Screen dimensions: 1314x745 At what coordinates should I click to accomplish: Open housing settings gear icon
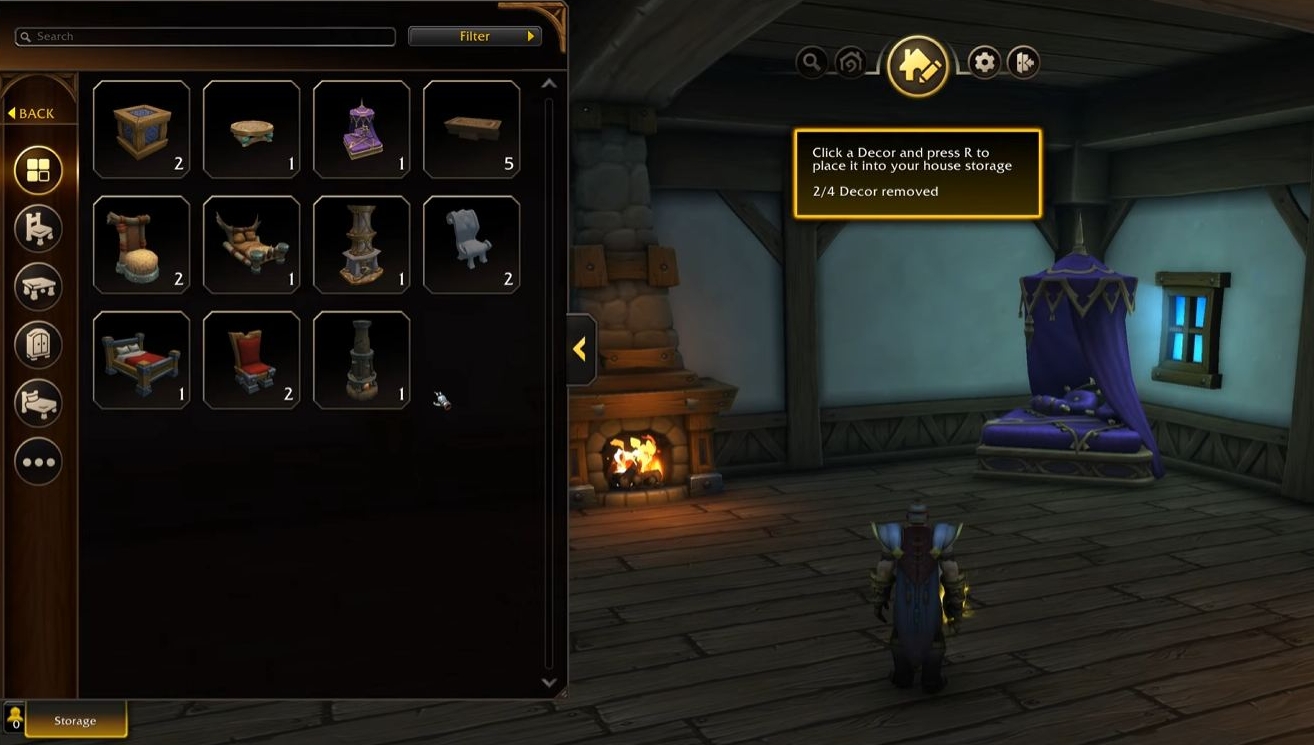[984, 63]
